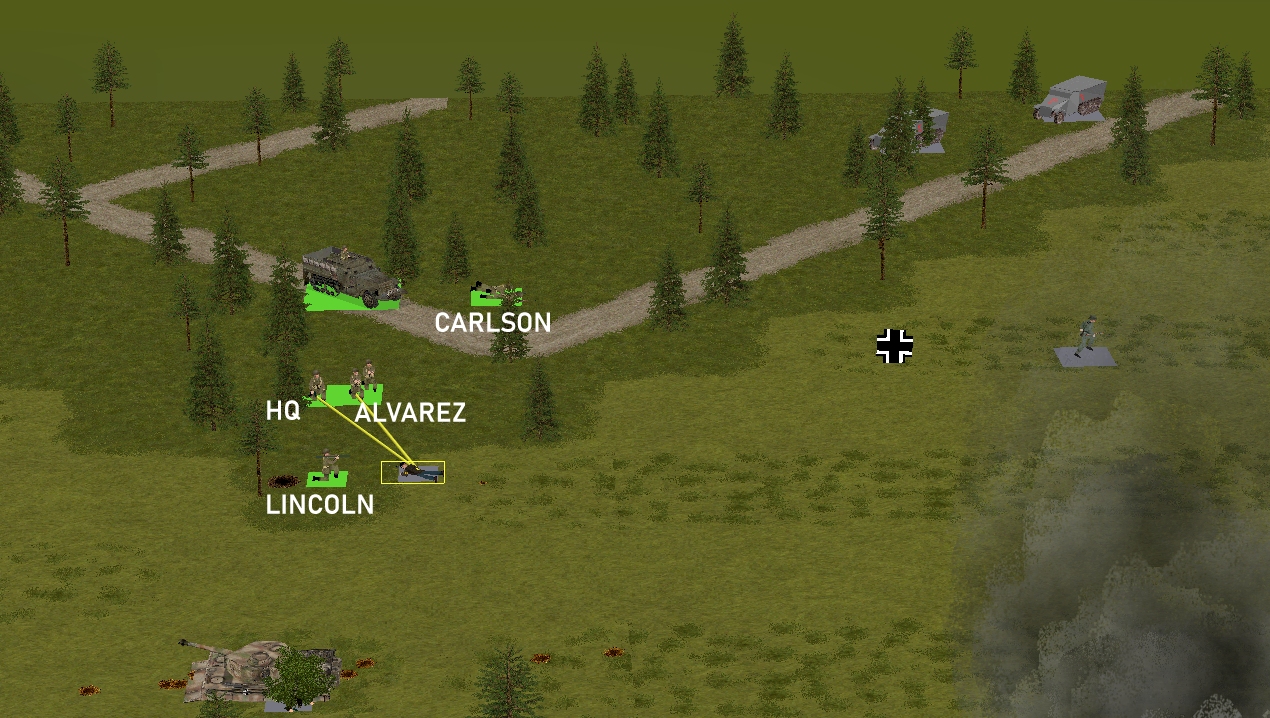Click the German cross marker
Screen dimensions: 1270x718
tap(895, 346)
